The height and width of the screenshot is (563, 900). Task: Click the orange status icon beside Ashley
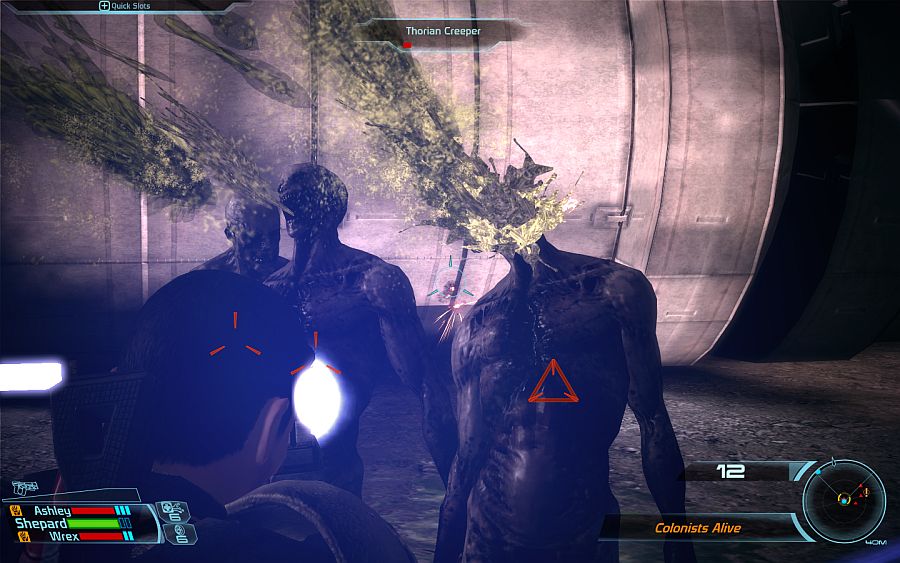click(15, 511)
